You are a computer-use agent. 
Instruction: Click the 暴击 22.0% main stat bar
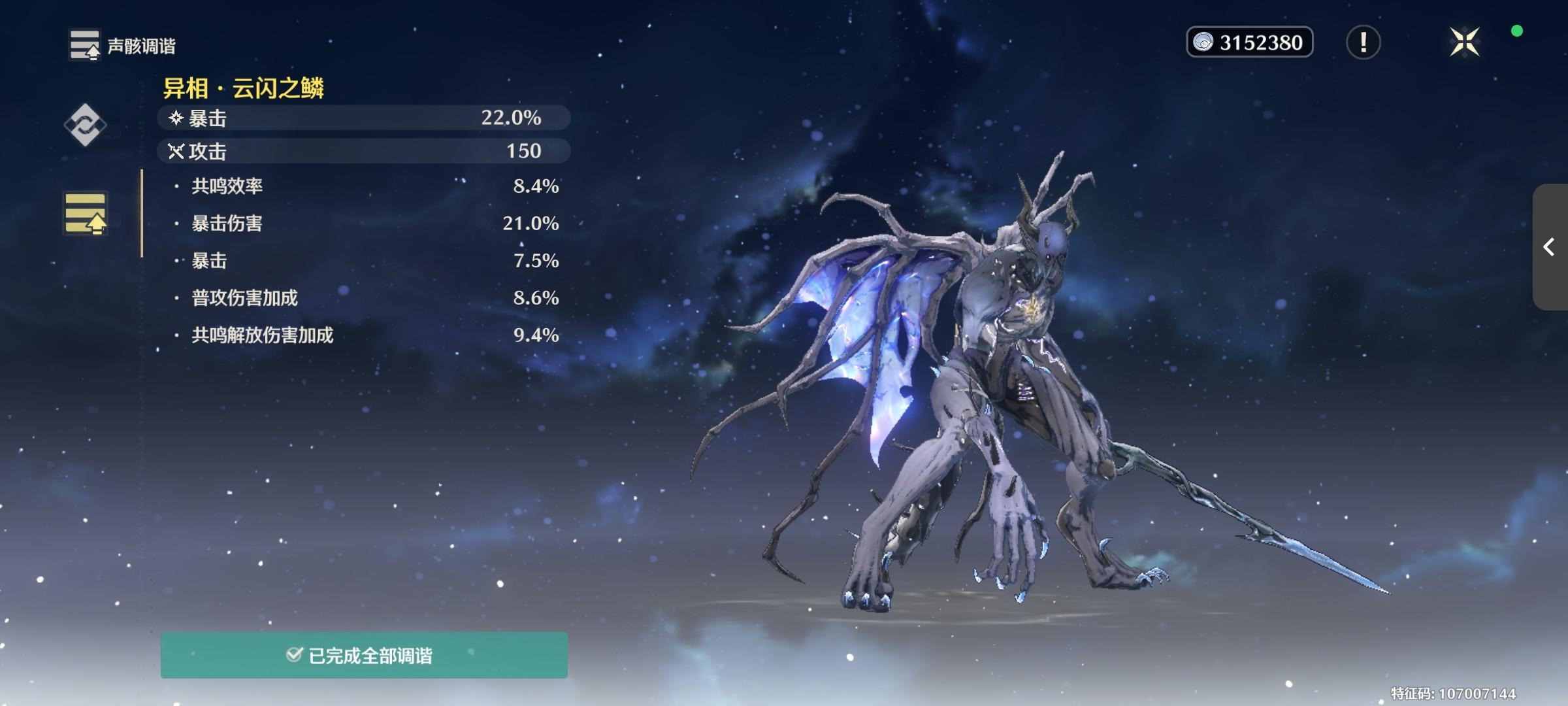click(x=363, y=118)
